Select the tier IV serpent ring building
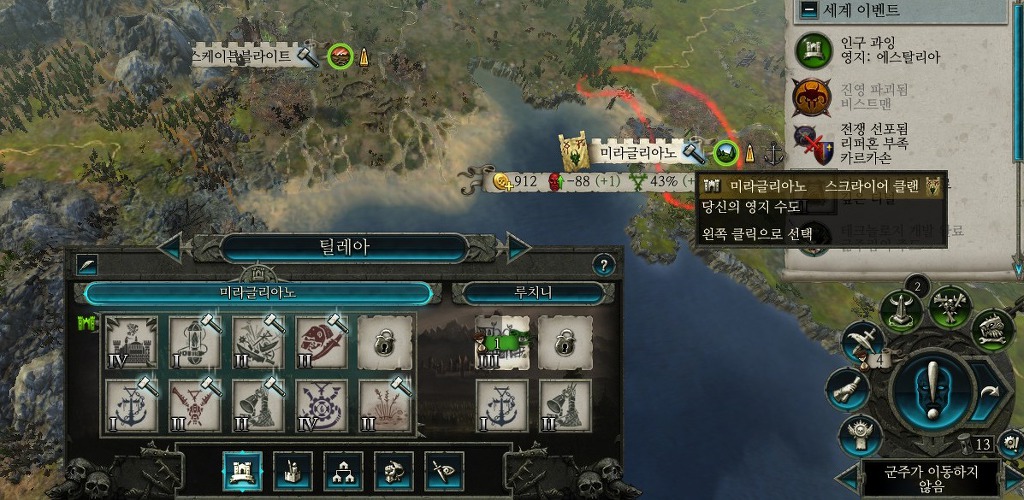This screenshot has width=1024, height=500. click(x=322, y=405)
